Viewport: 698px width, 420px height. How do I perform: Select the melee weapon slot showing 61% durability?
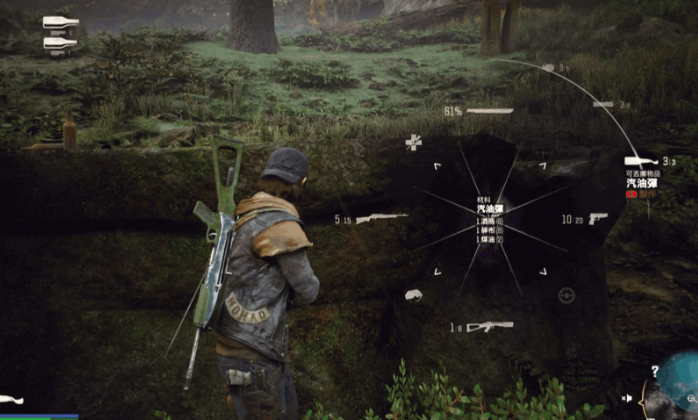click(489, 110)
